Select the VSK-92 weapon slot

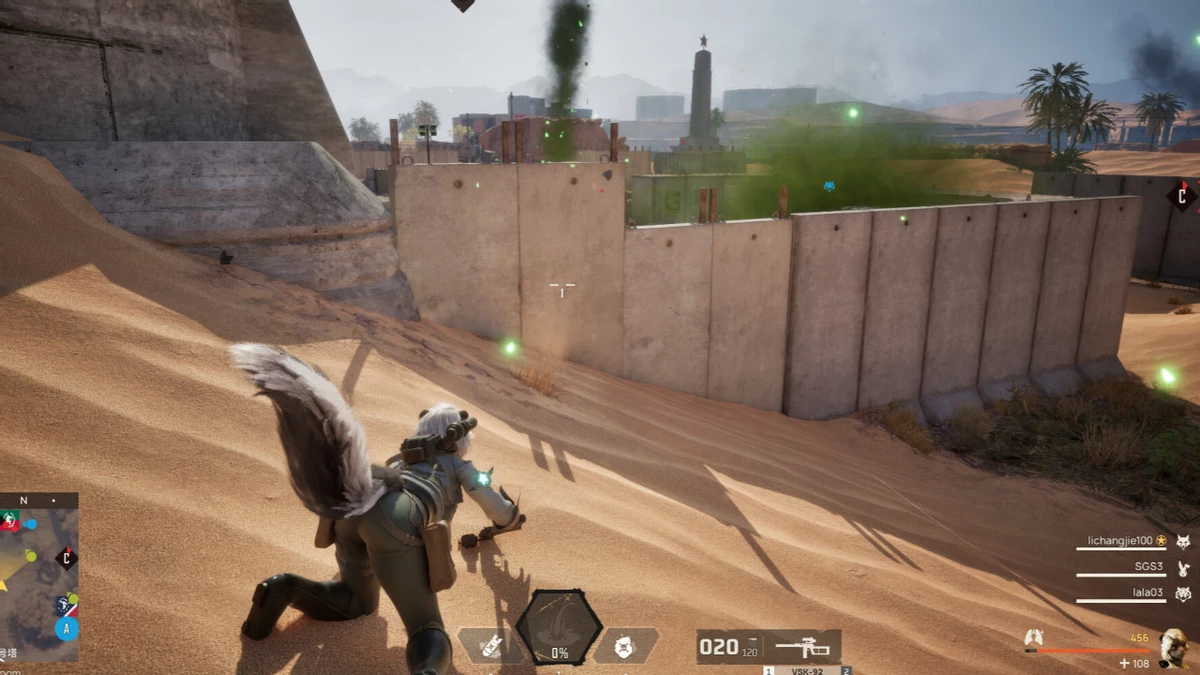coord(768,647)
